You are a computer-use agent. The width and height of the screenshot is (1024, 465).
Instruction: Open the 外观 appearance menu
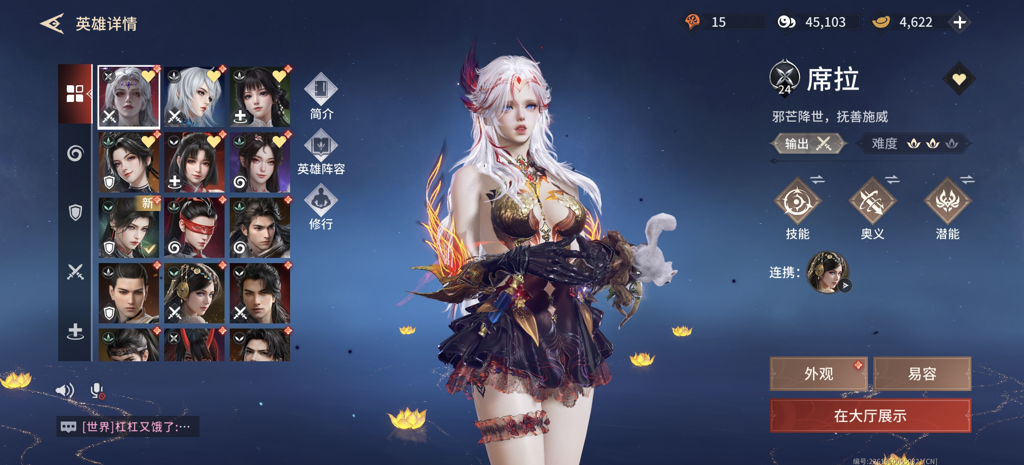pos(819,374)
